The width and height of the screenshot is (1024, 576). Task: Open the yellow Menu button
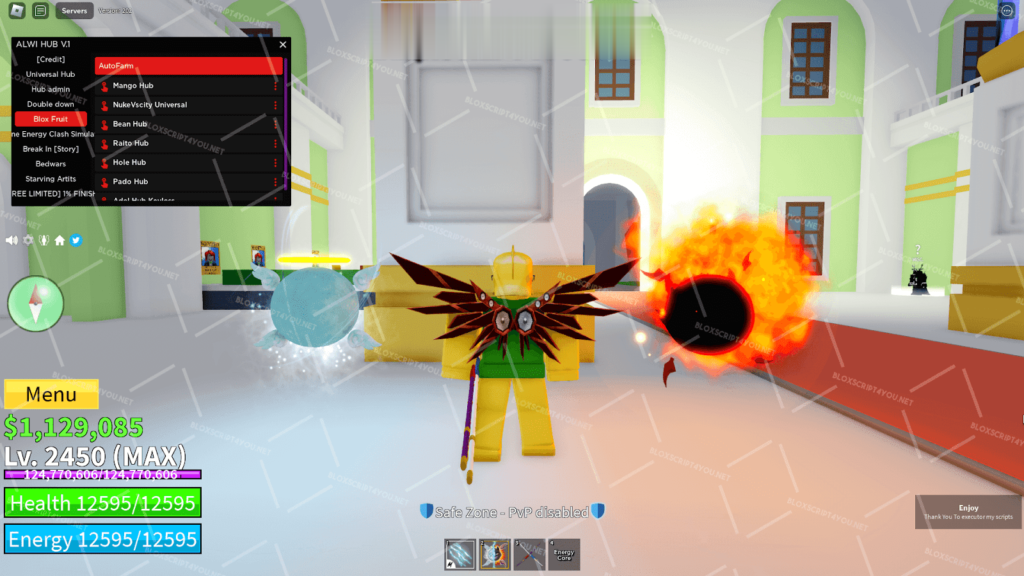point(51,394)
